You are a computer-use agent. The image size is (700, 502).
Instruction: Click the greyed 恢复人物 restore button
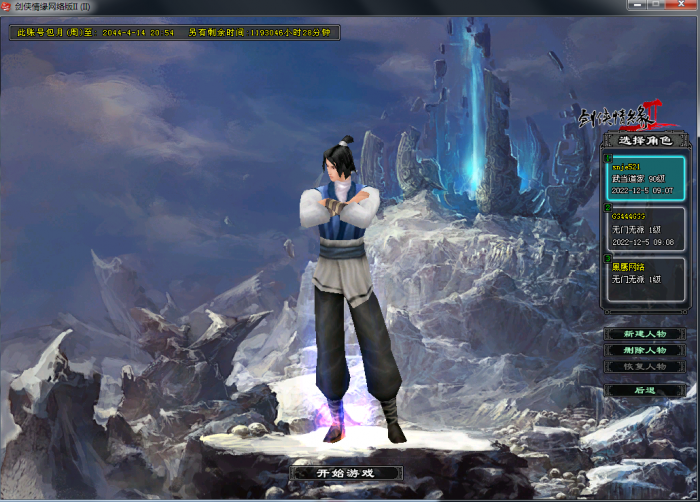pos(644,367)
